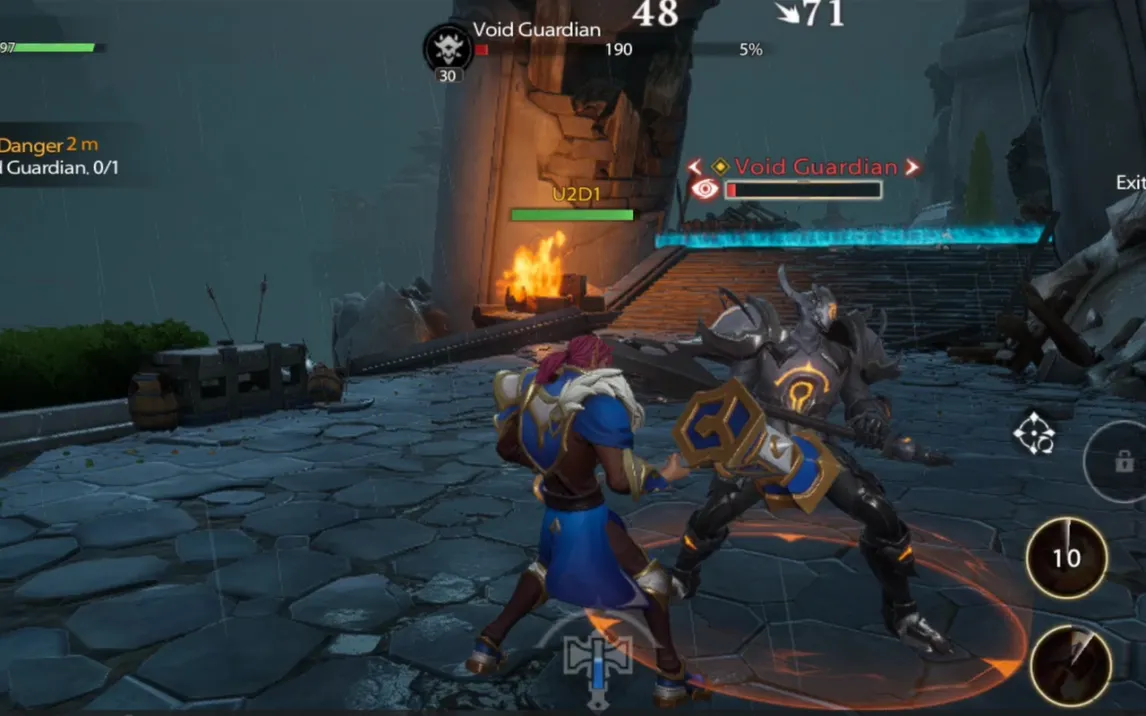Switch target with the right arrow by Void Guardian
Viewport: 1146px width, 716px height.
click(x=911, y=167)
